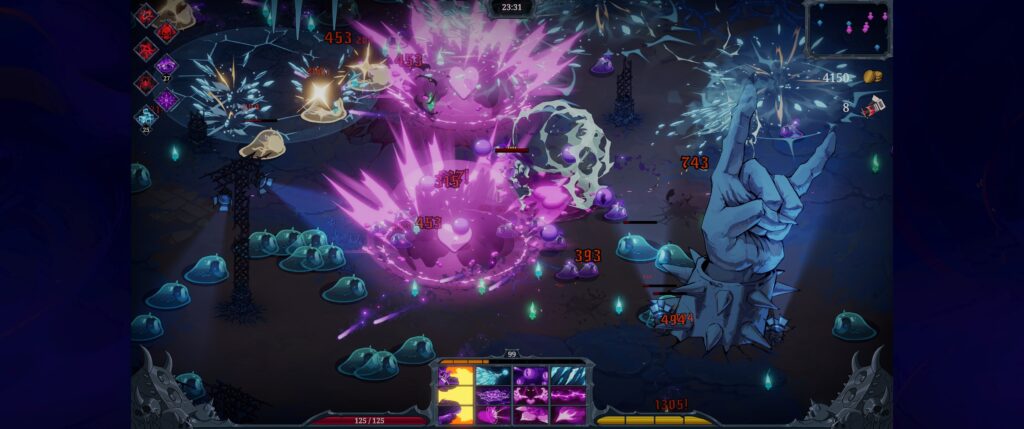Click the minimap panel

[848, 28]
